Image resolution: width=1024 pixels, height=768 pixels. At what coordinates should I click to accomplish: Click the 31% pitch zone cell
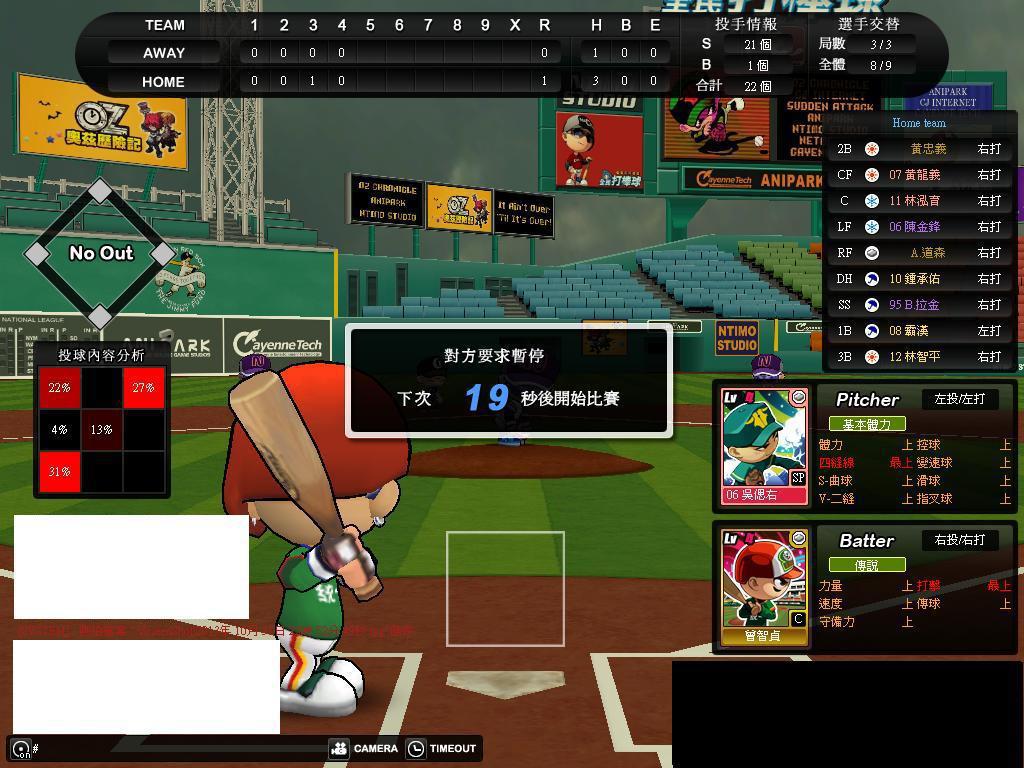click(59, 472)
